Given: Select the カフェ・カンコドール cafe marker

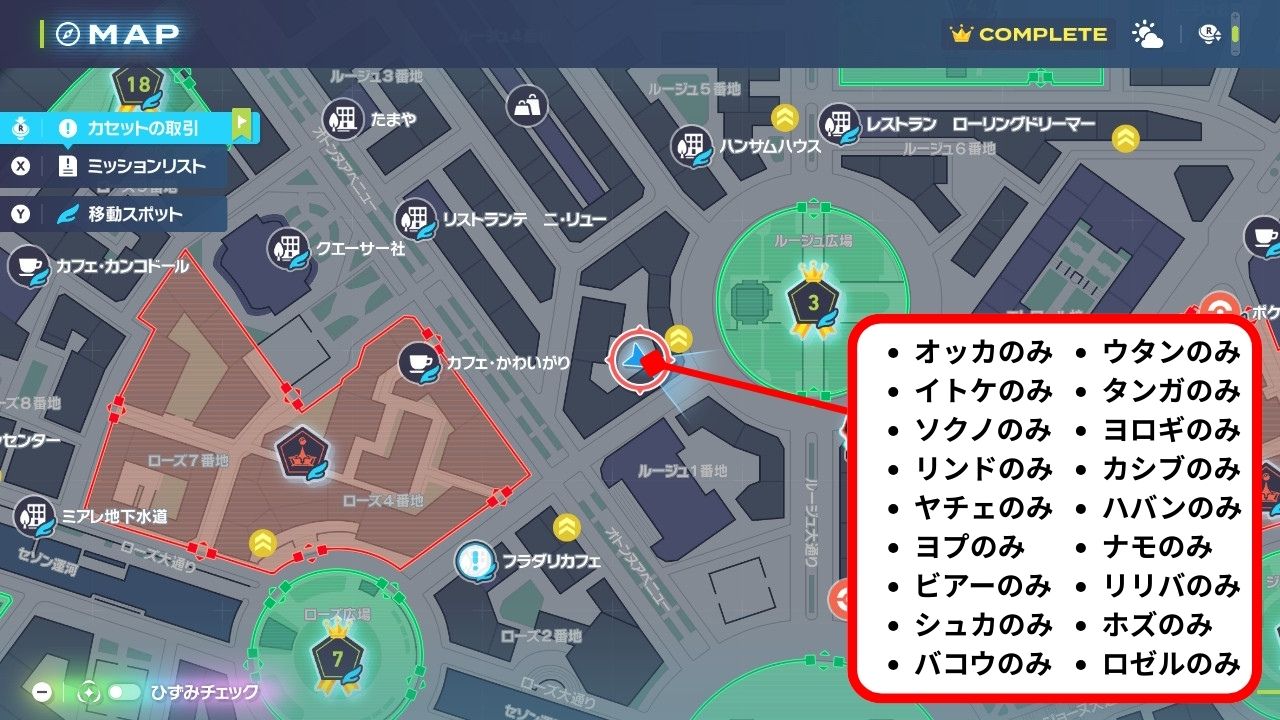Looking at the screenshot, I should [x=29, y=267].
